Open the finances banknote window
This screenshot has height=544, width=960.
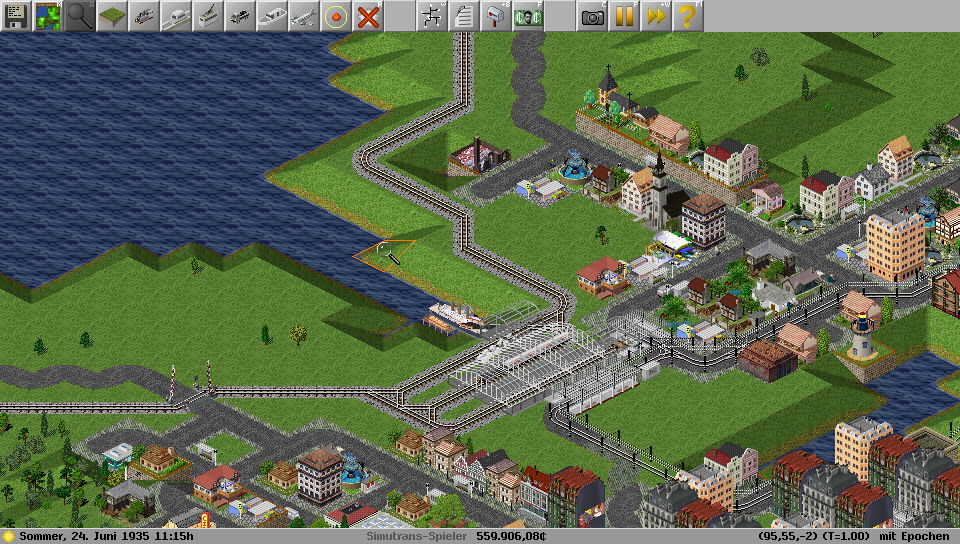point(528,16)
